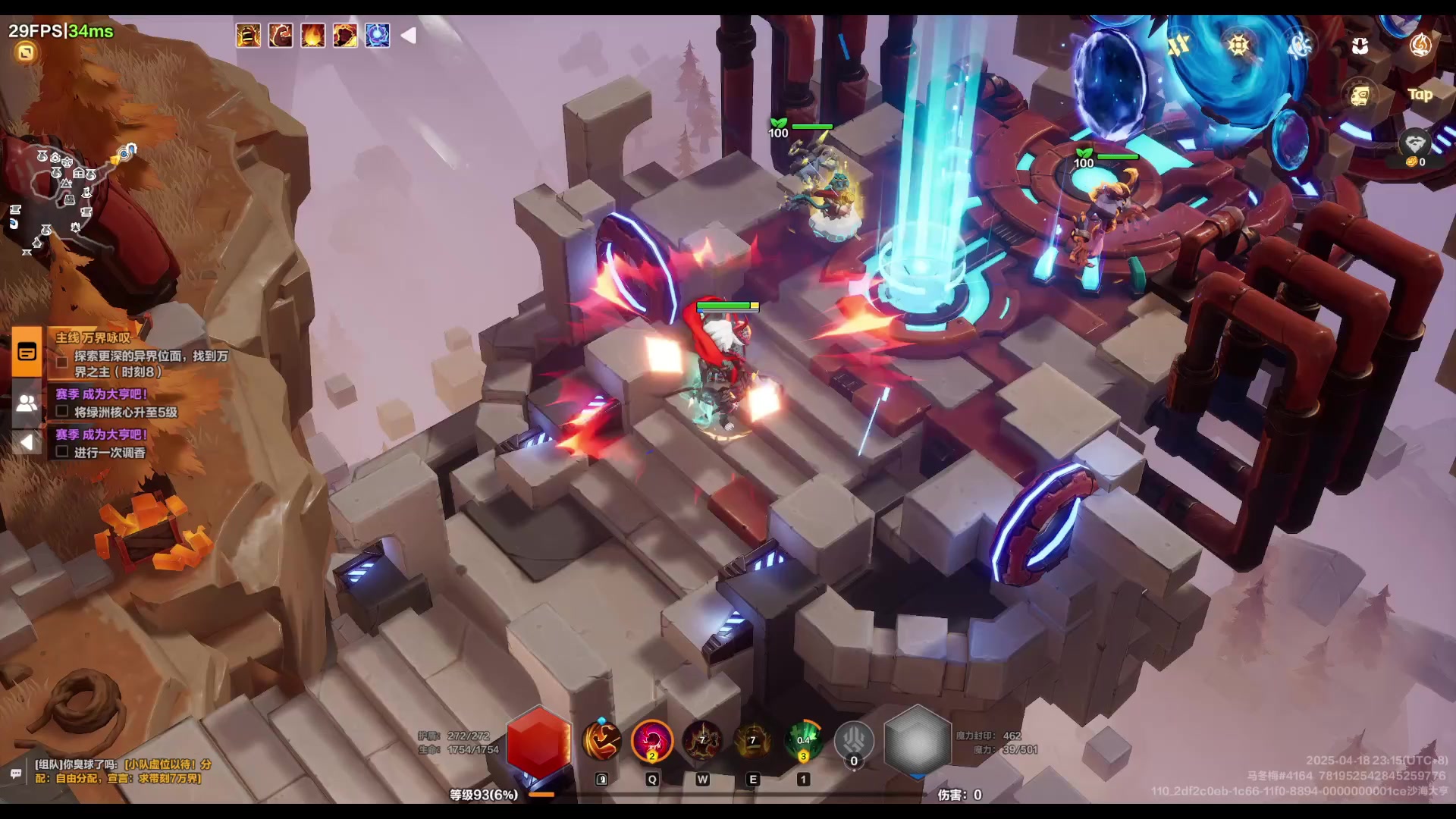Viewport: 1456px width, 819px height.
Task: Inspect the blue orb buff icon
Action: 377,35
